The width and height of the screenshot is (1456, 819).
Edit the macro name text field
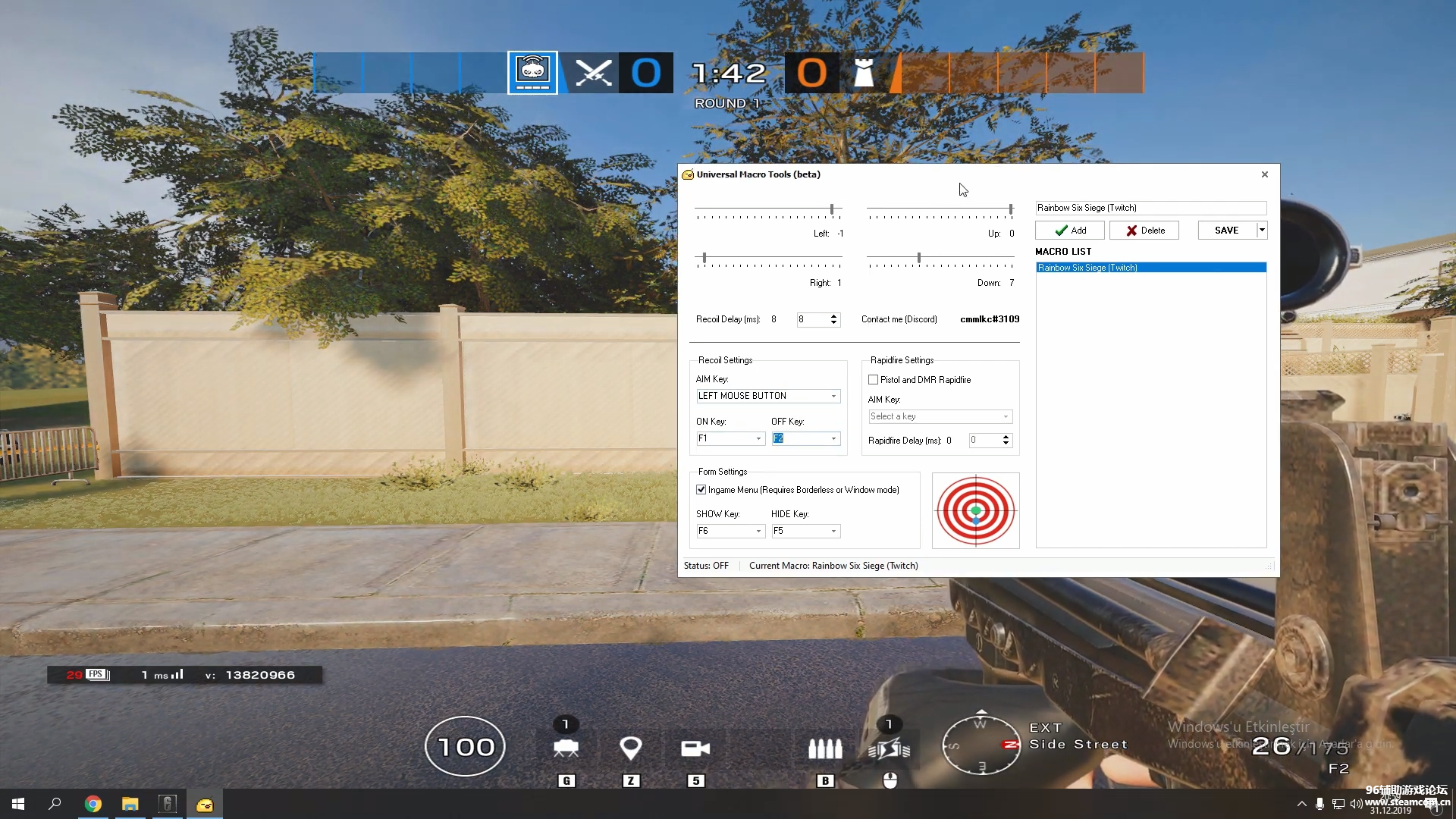[1150, 208]
